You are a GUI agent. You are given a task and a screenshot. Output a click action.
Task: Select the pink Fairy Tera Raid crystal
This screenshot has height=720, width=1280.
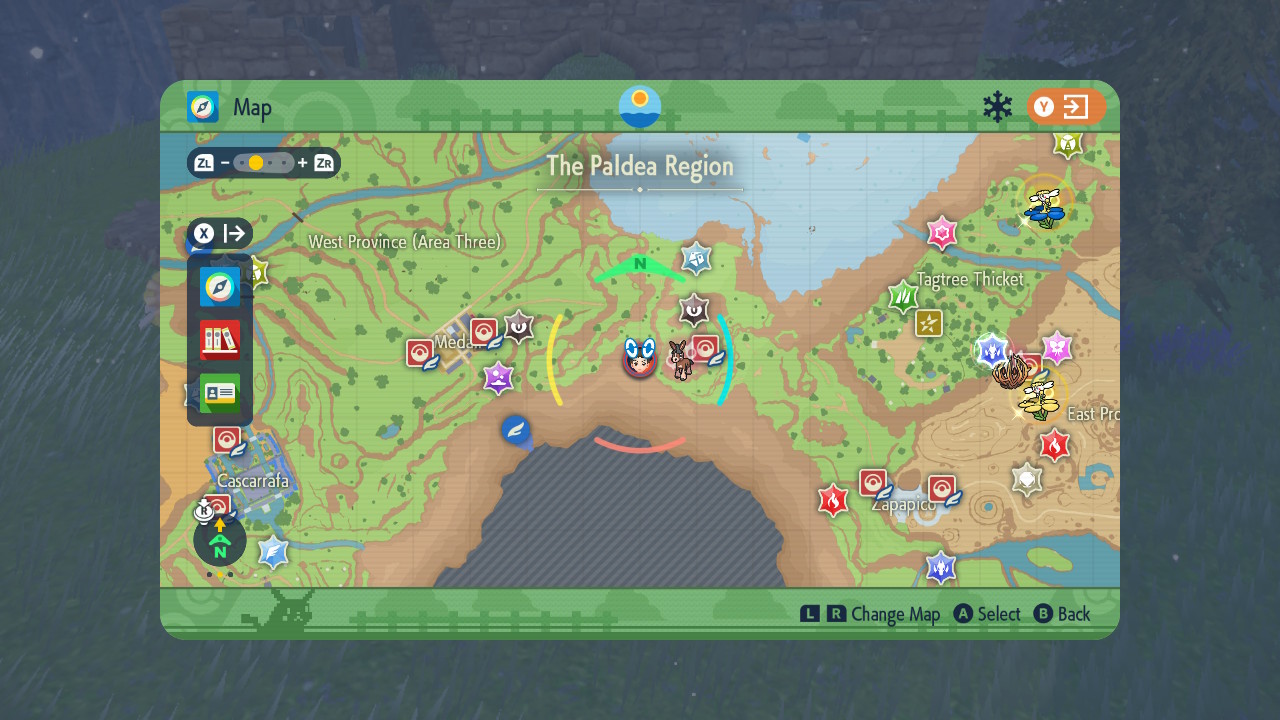942,233
